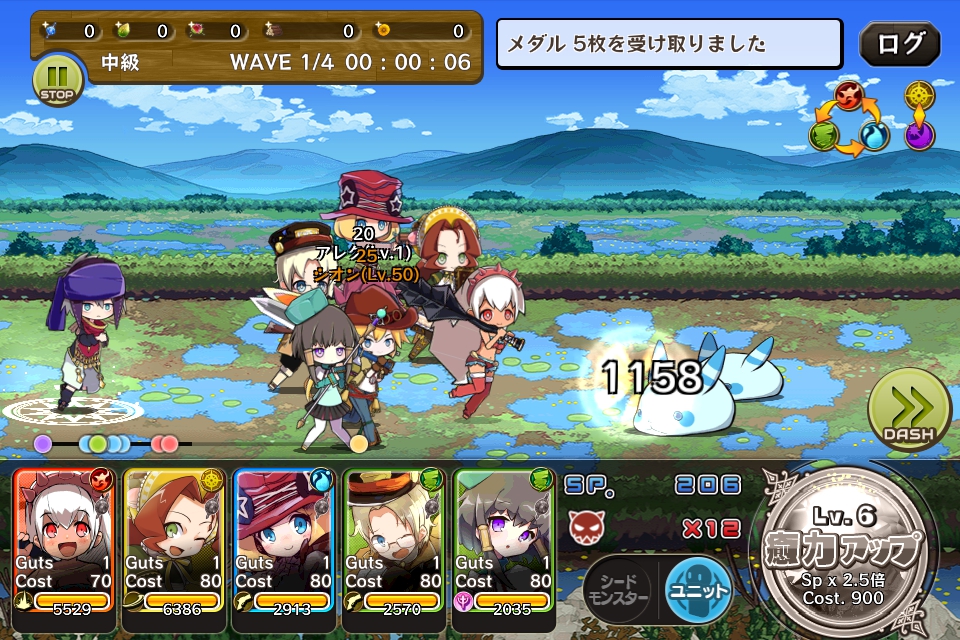Switch to the シードモンスター tab
960x640 pixels.
coord(618,589)
